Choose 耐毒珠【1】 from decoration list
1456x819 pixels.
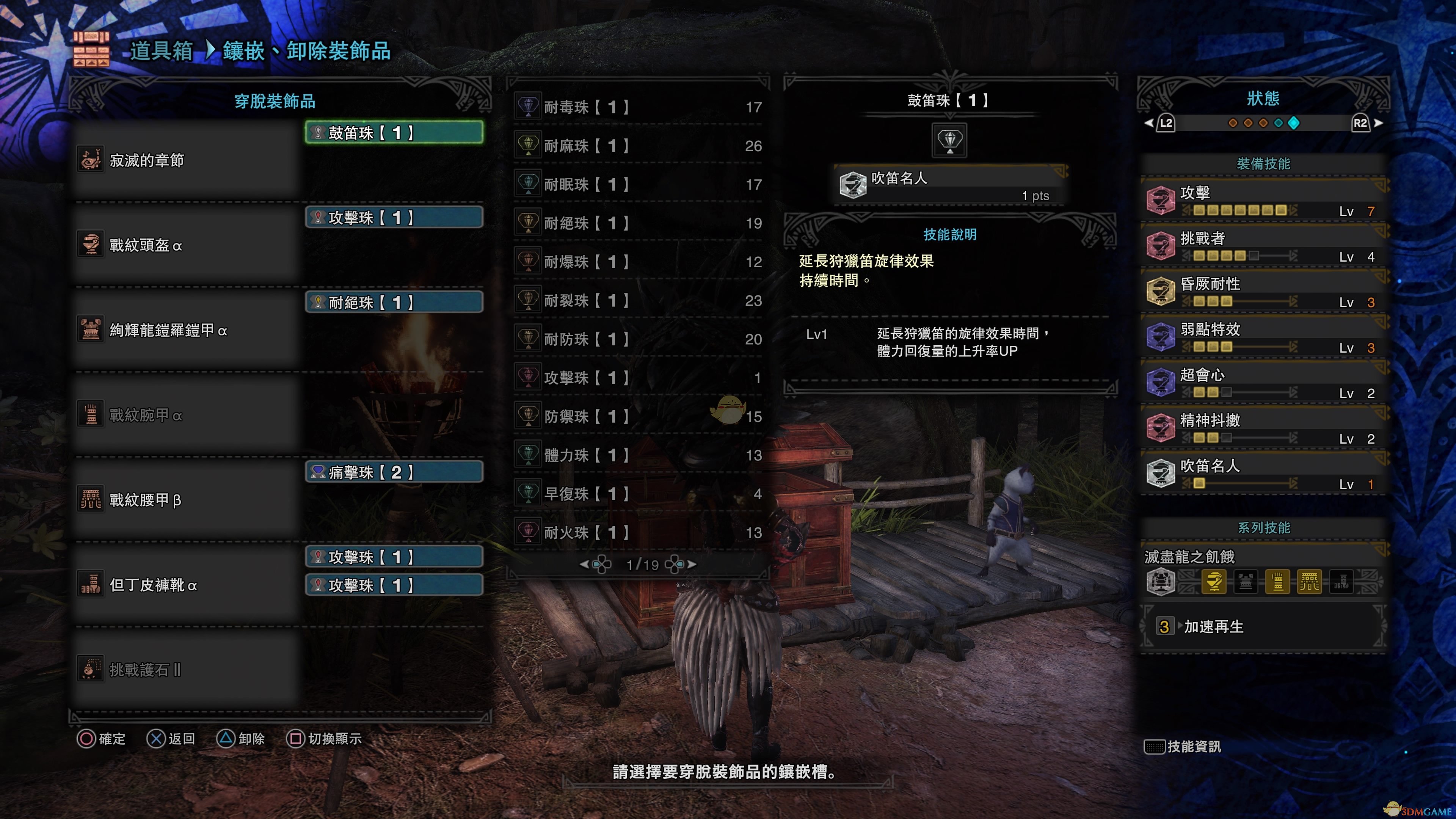[x=639, y=107]
